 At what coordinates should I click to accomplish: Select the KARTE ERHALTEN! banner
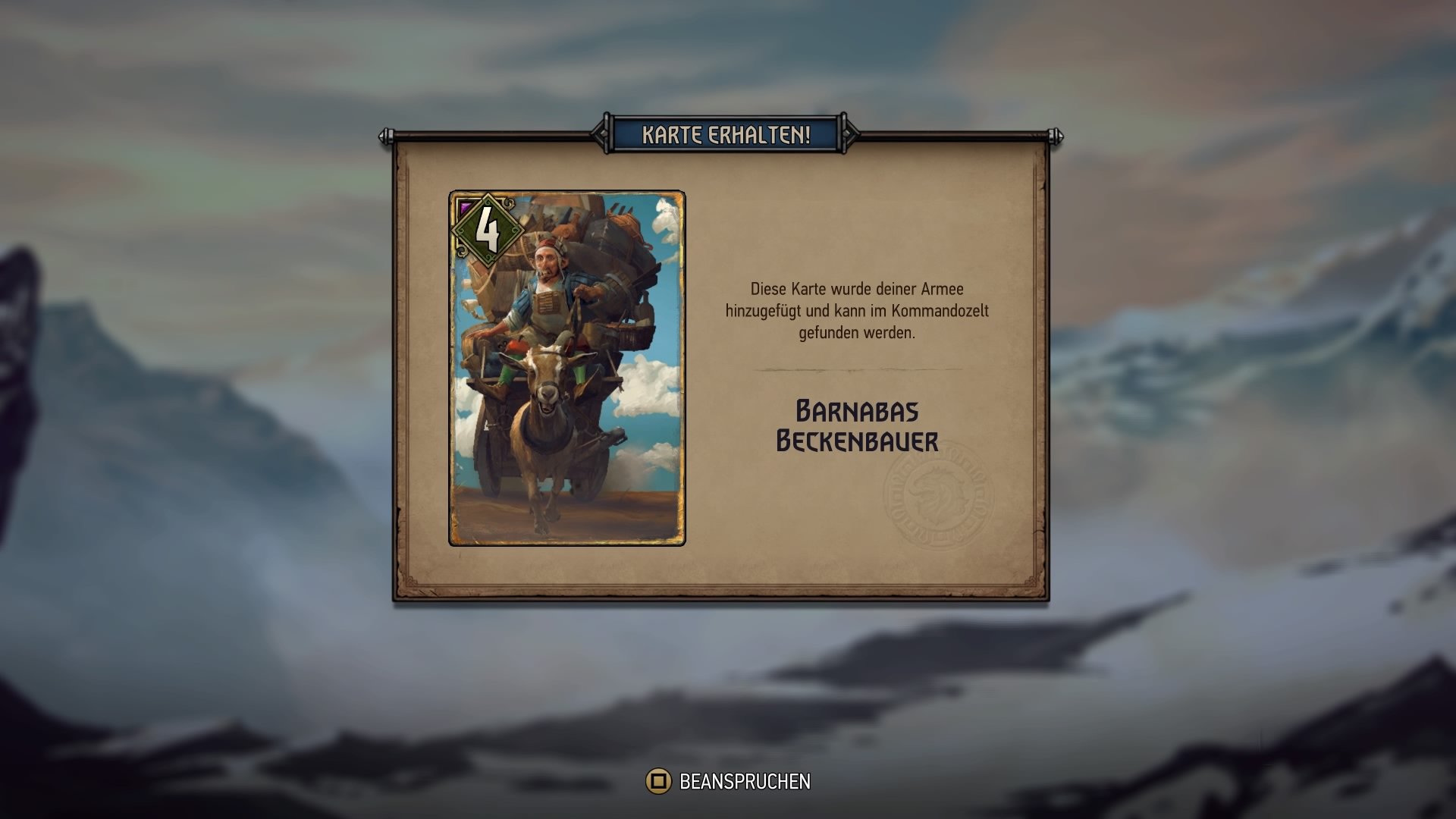[725, 133]
